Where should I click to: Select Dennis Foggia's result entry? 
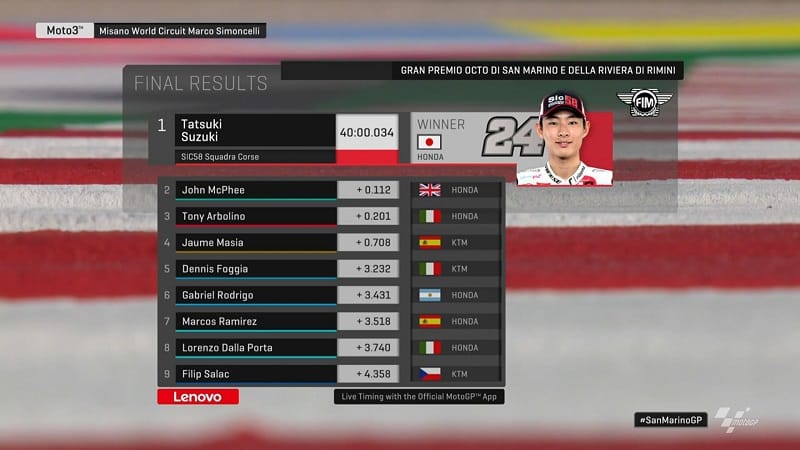[x=256, y=268]
